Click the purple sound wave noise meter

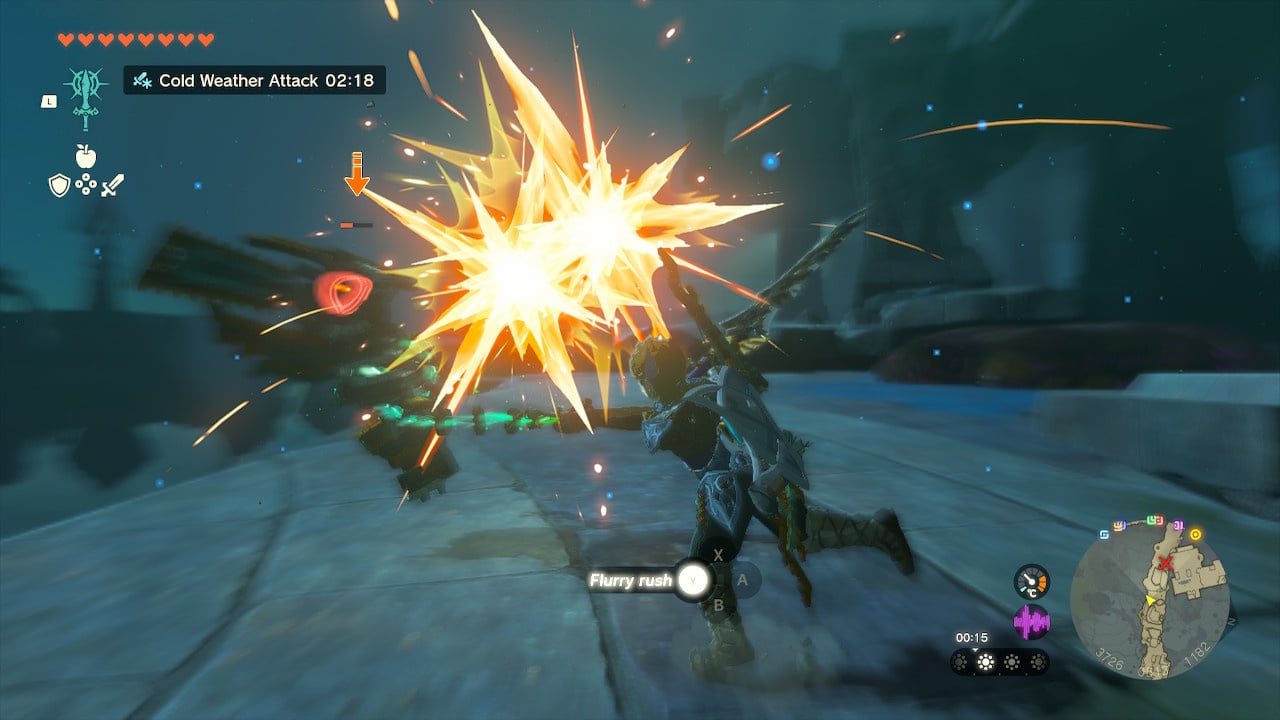[x=1031, y=621]
